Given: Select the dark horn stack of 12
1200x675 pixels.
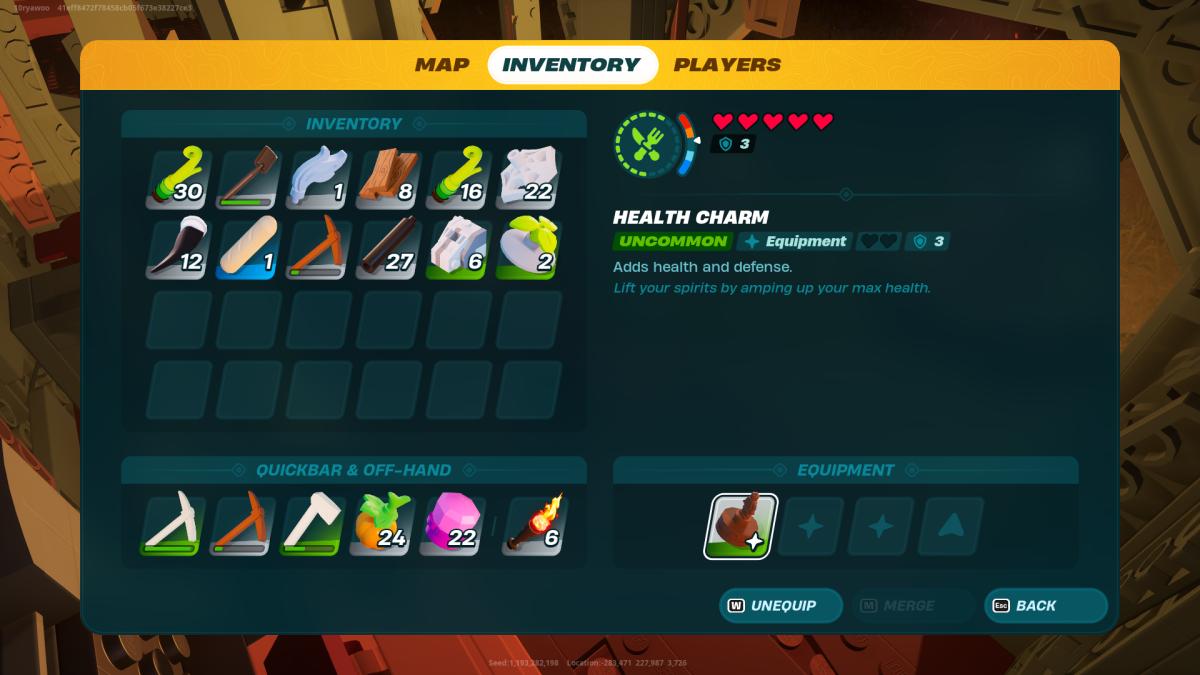Looking at the screenshot, I should tap(177, 249).
